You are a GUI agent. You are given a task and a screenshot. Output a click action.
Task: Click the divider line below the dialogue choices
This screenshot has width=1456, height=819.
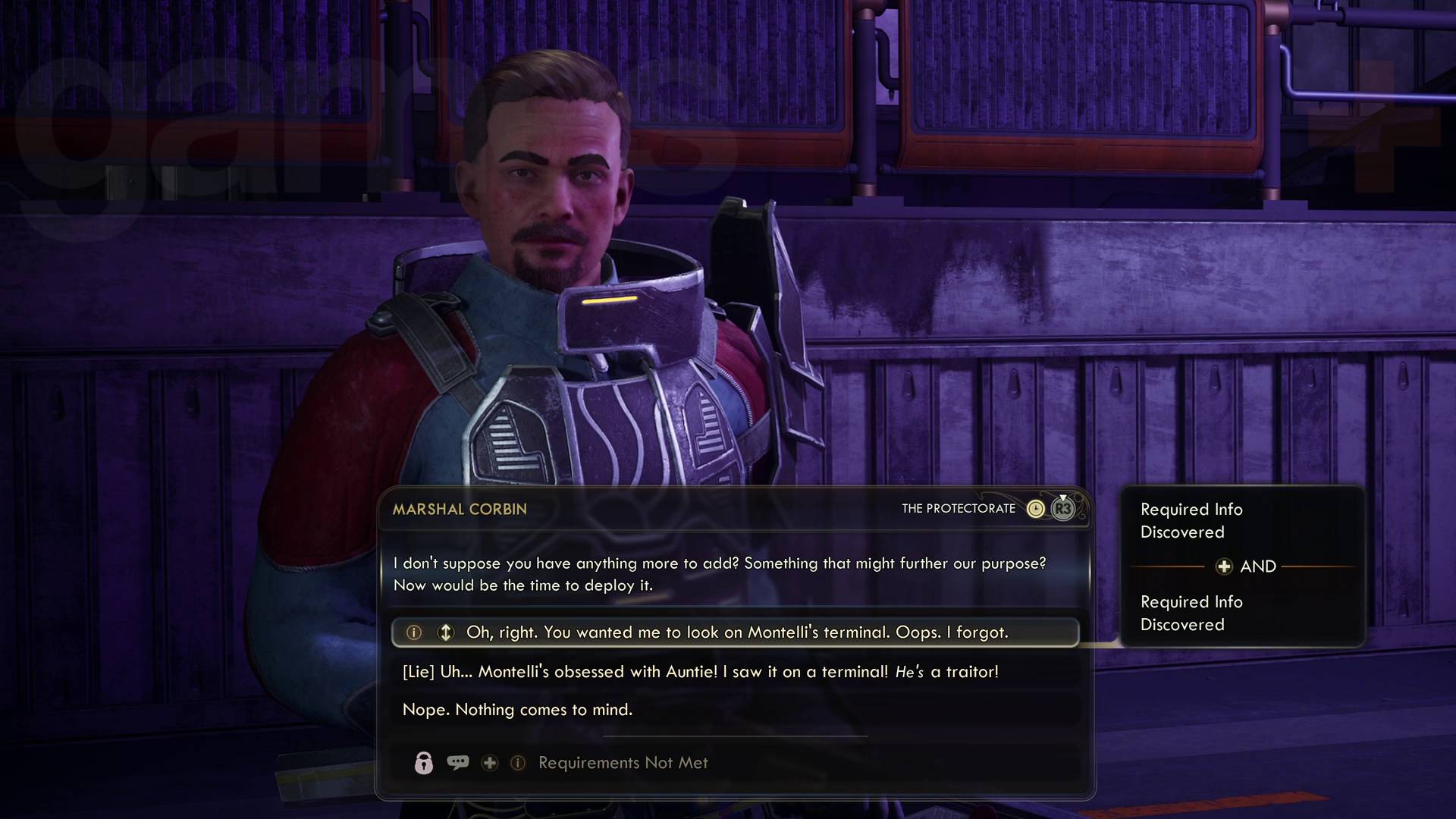[735, 735]
